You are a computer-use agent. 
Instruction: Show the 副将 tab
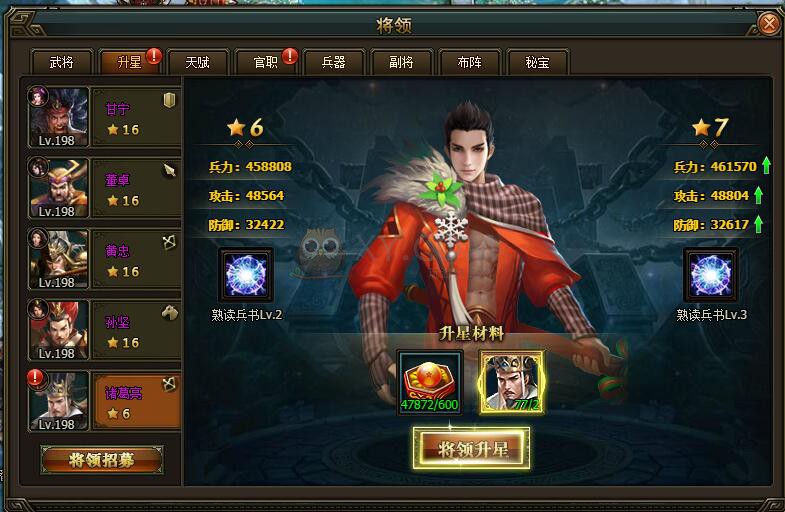[401, 62]
